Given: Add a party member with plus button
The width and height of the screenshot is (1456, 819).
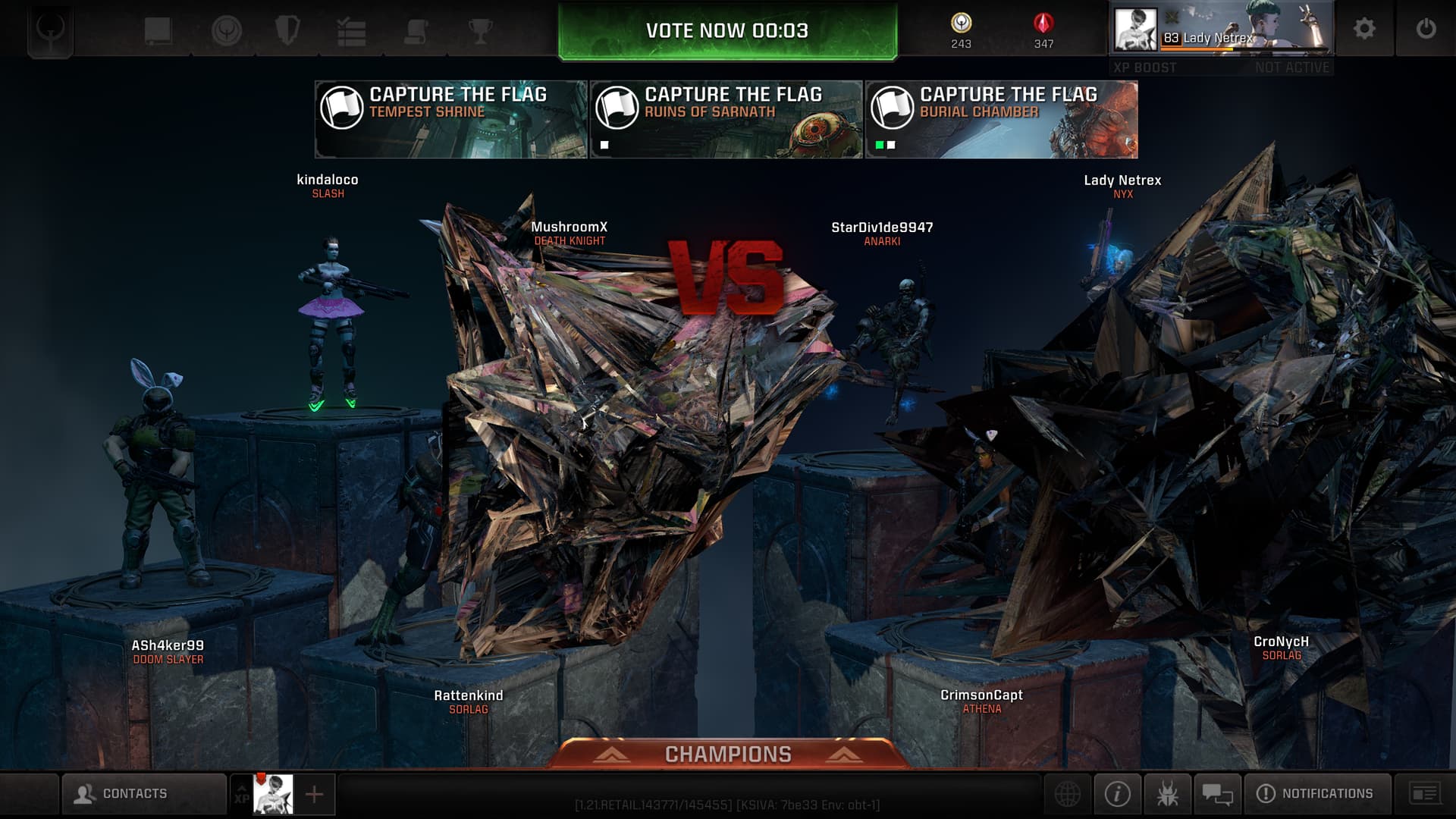Looking at the screenshot, I should point(314,794).
